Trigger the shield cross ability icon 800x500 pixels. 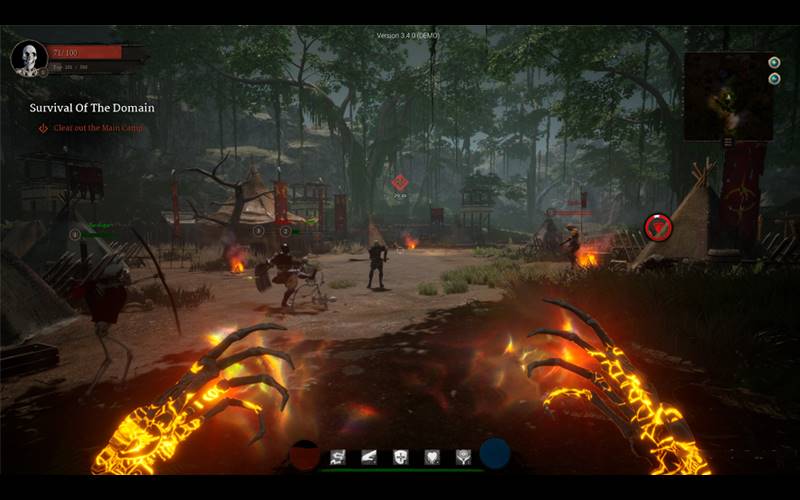click(400, 457)
